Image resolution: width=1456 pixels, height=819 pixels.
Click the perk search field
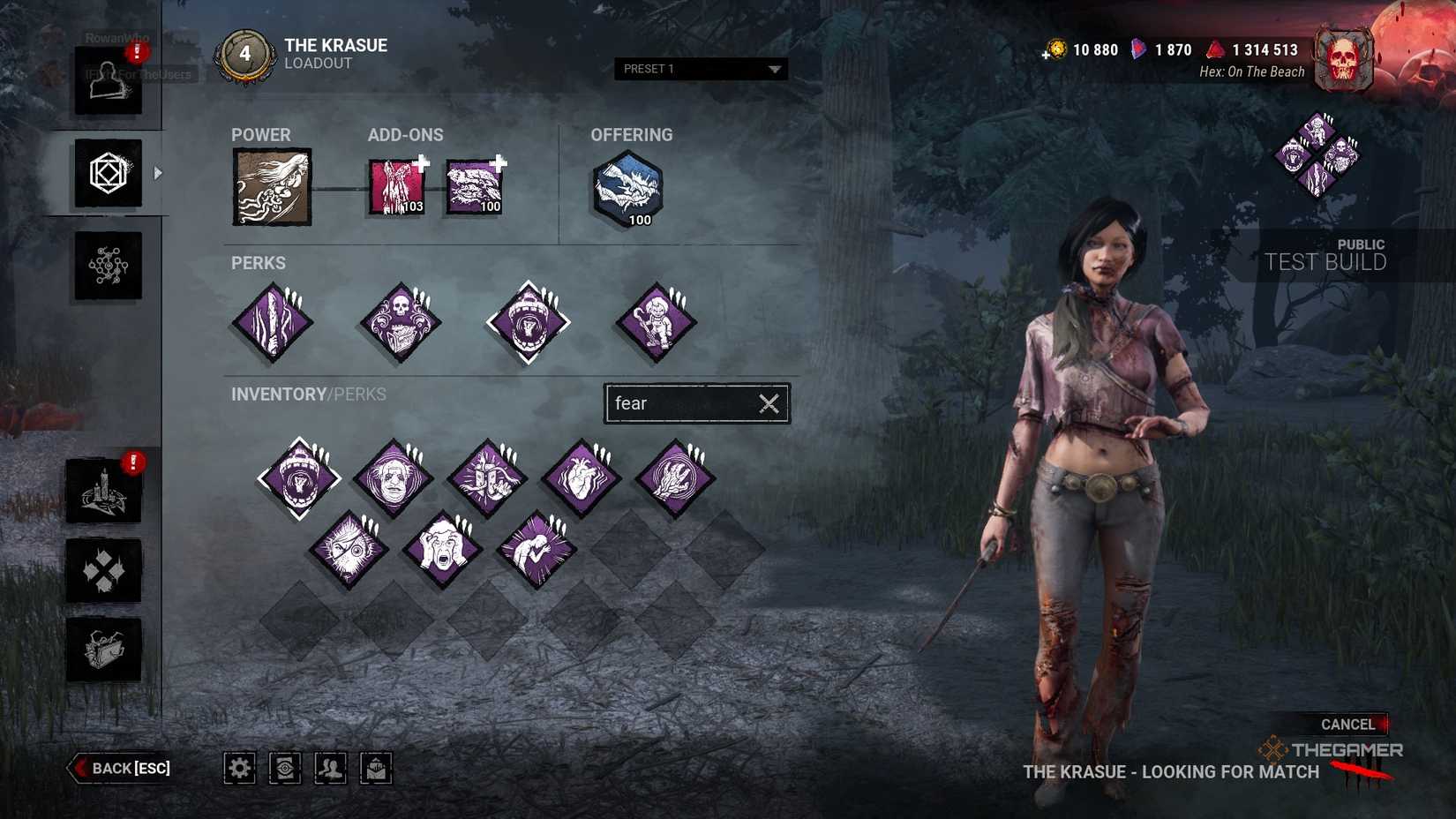[x=681, y=403]
